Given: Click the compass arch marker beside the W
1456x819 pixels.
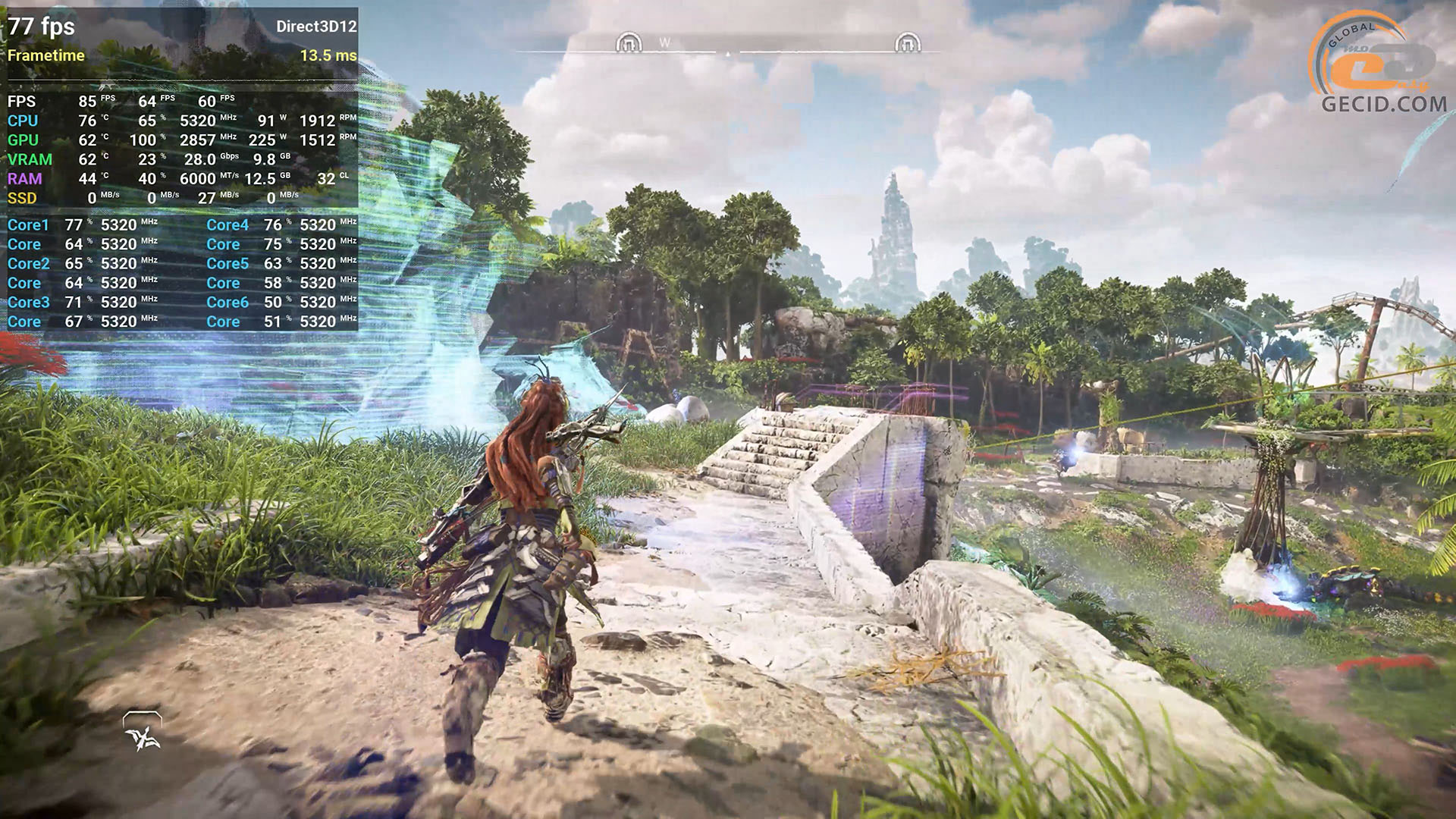Looking at the screenshot, I should [629, 42].
